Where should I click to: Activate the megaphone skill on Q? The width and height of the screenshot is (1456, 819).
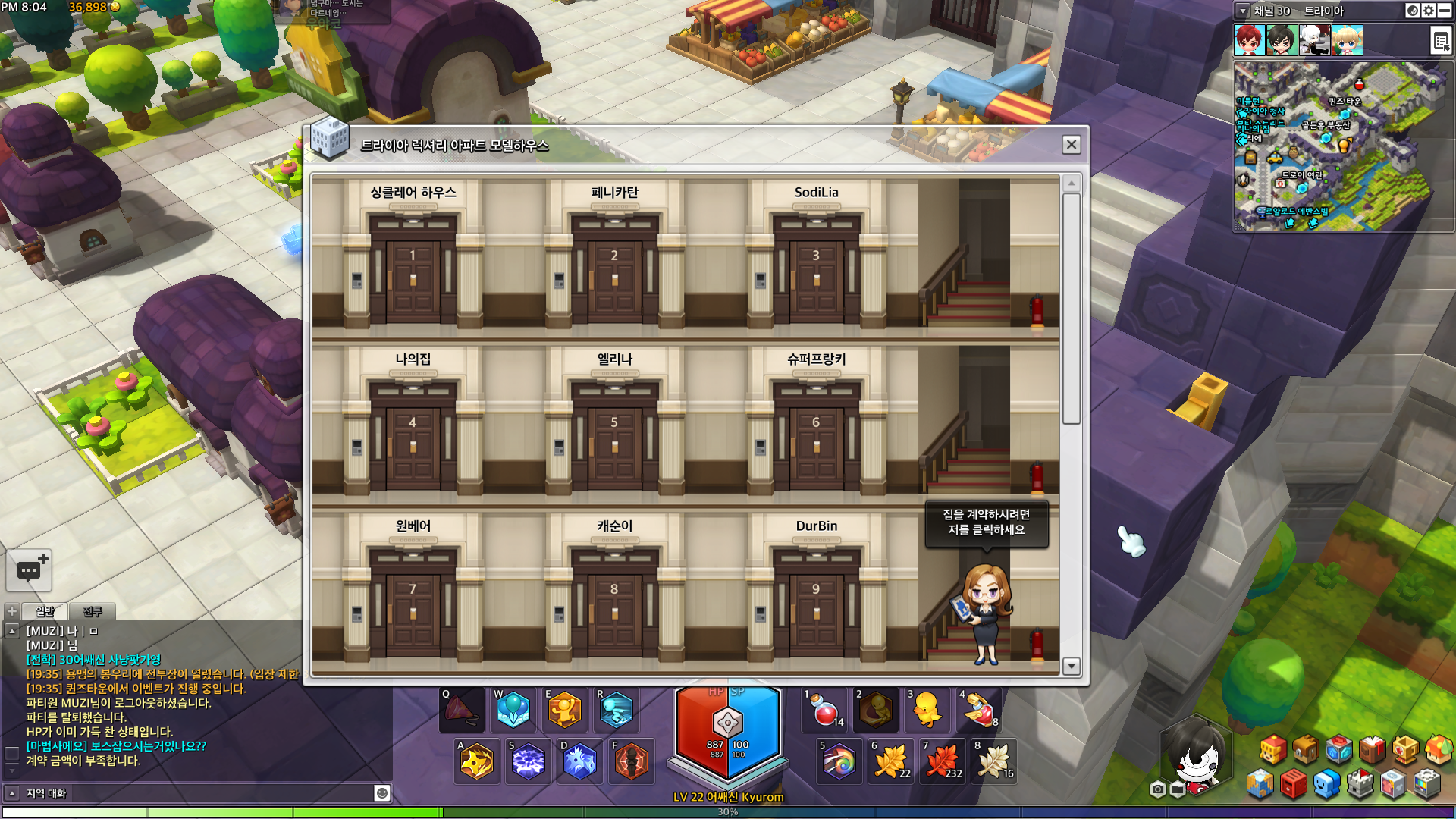(461, 711)
